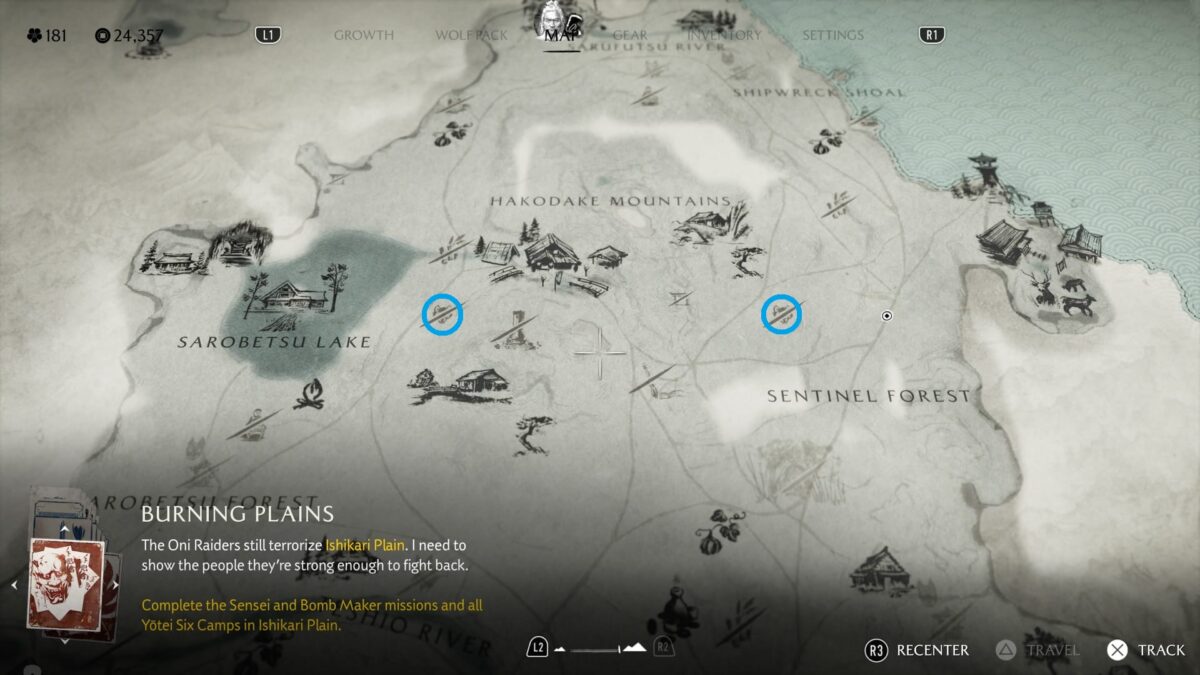The width and height of the screenshot is (1200, 675).
Task: Select the blue-circled marker beside Sarobetsu Lake
Action: point(442,314)
